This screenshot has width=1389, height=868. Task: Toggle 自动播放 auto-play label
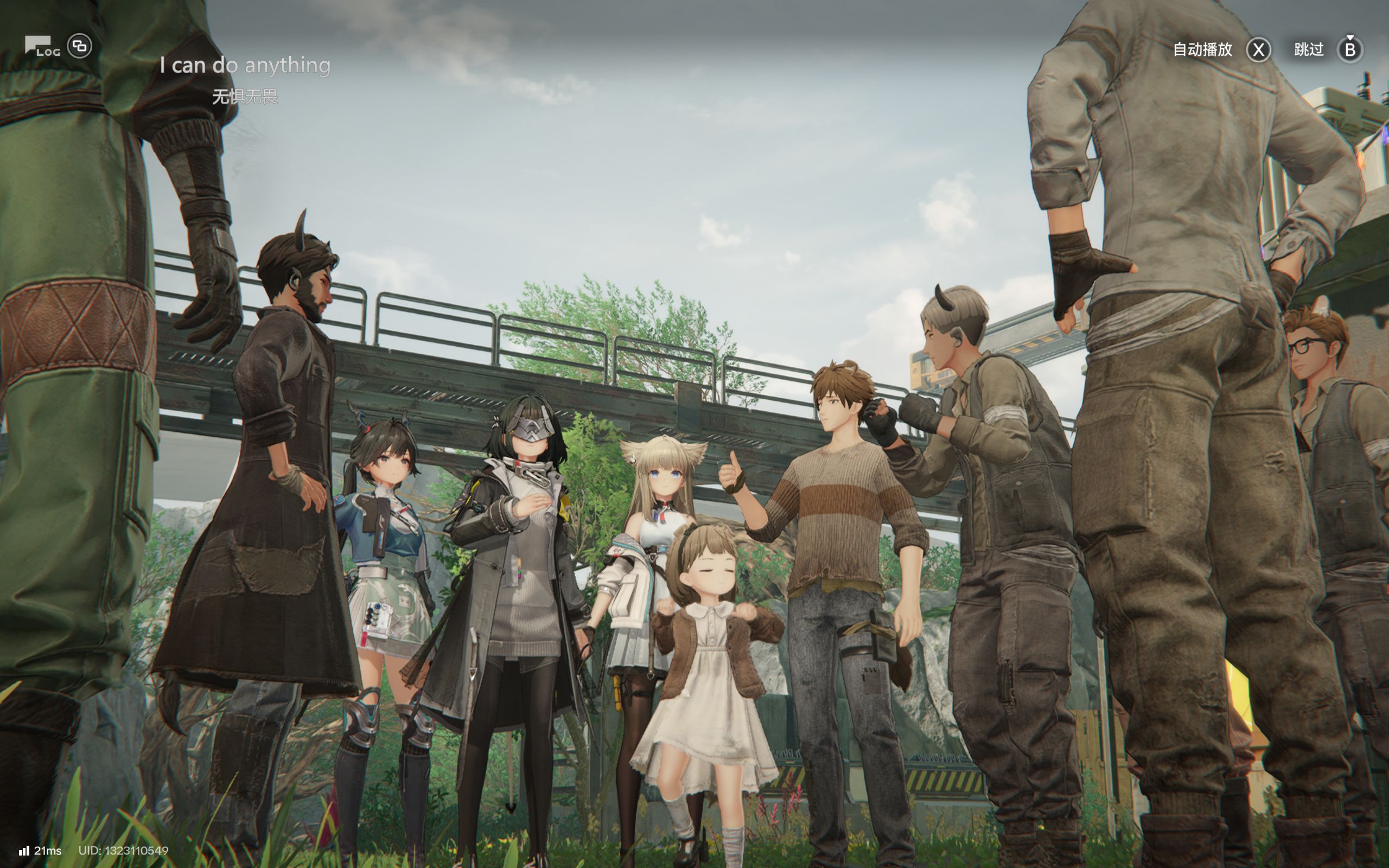click(x=1202, y=50)
